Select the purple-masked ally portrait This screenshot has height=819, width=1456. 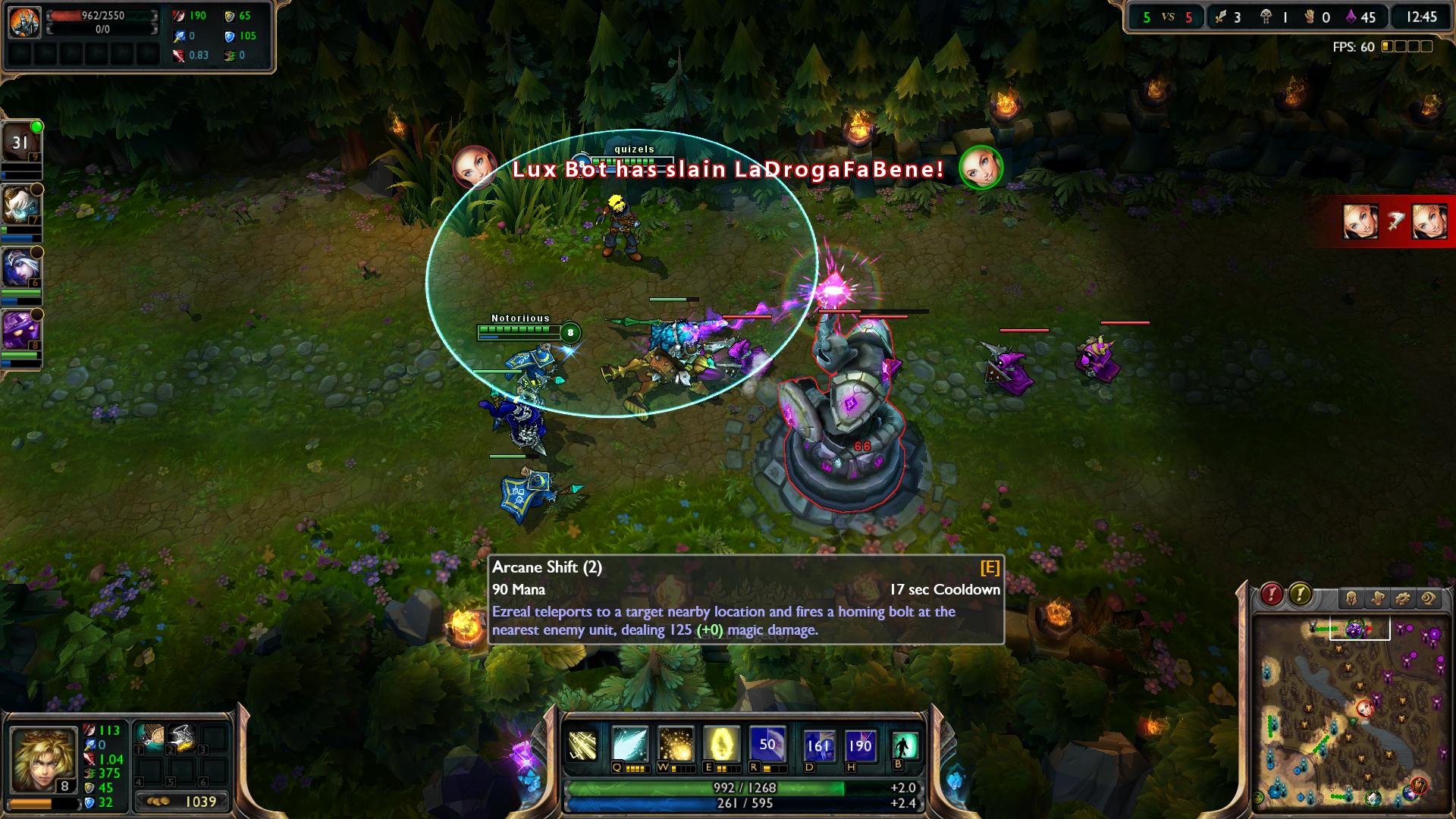point(20,331)
